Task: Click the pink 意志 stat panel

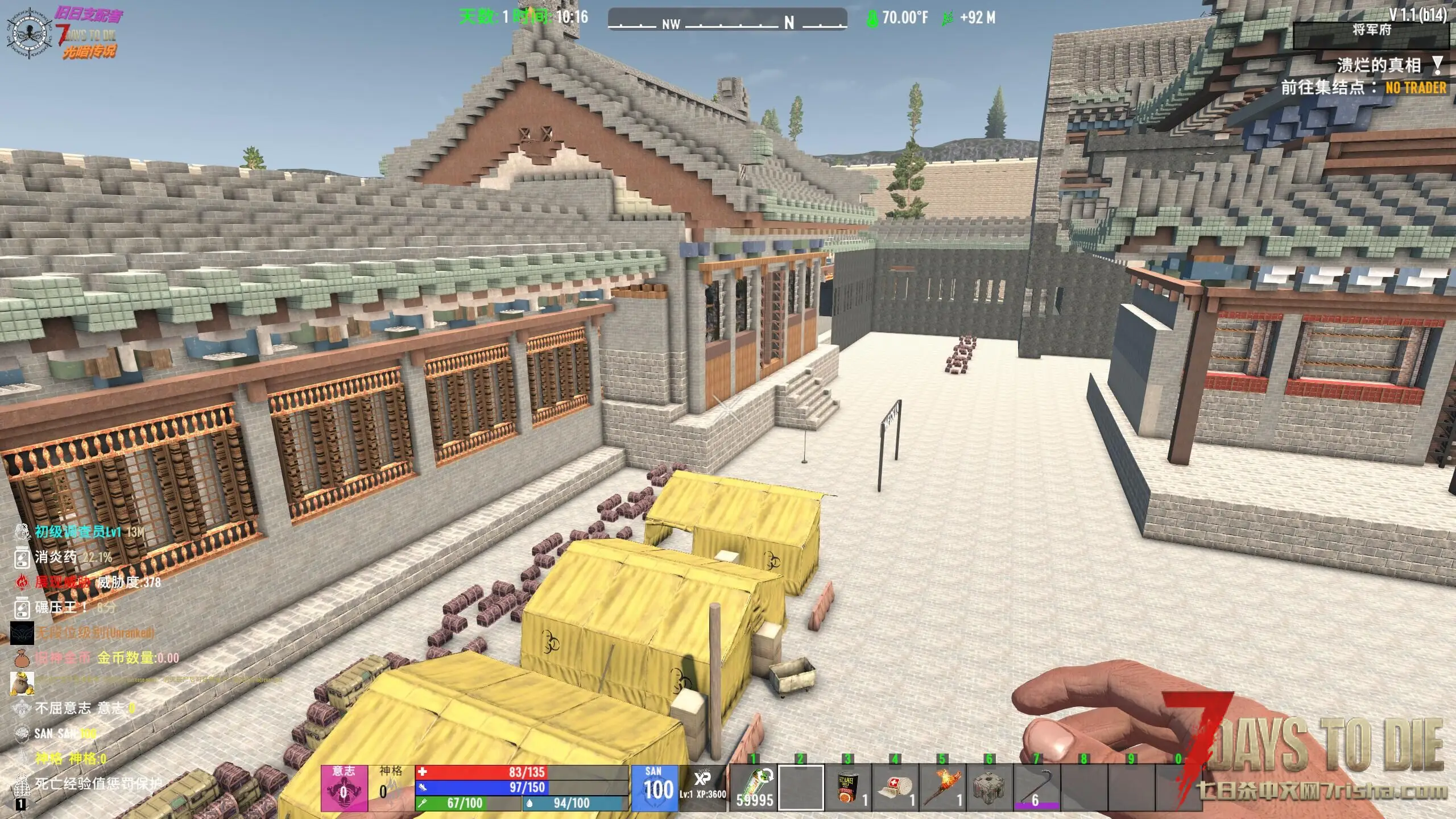Action: pyautogui.click(x=344, y=788)
